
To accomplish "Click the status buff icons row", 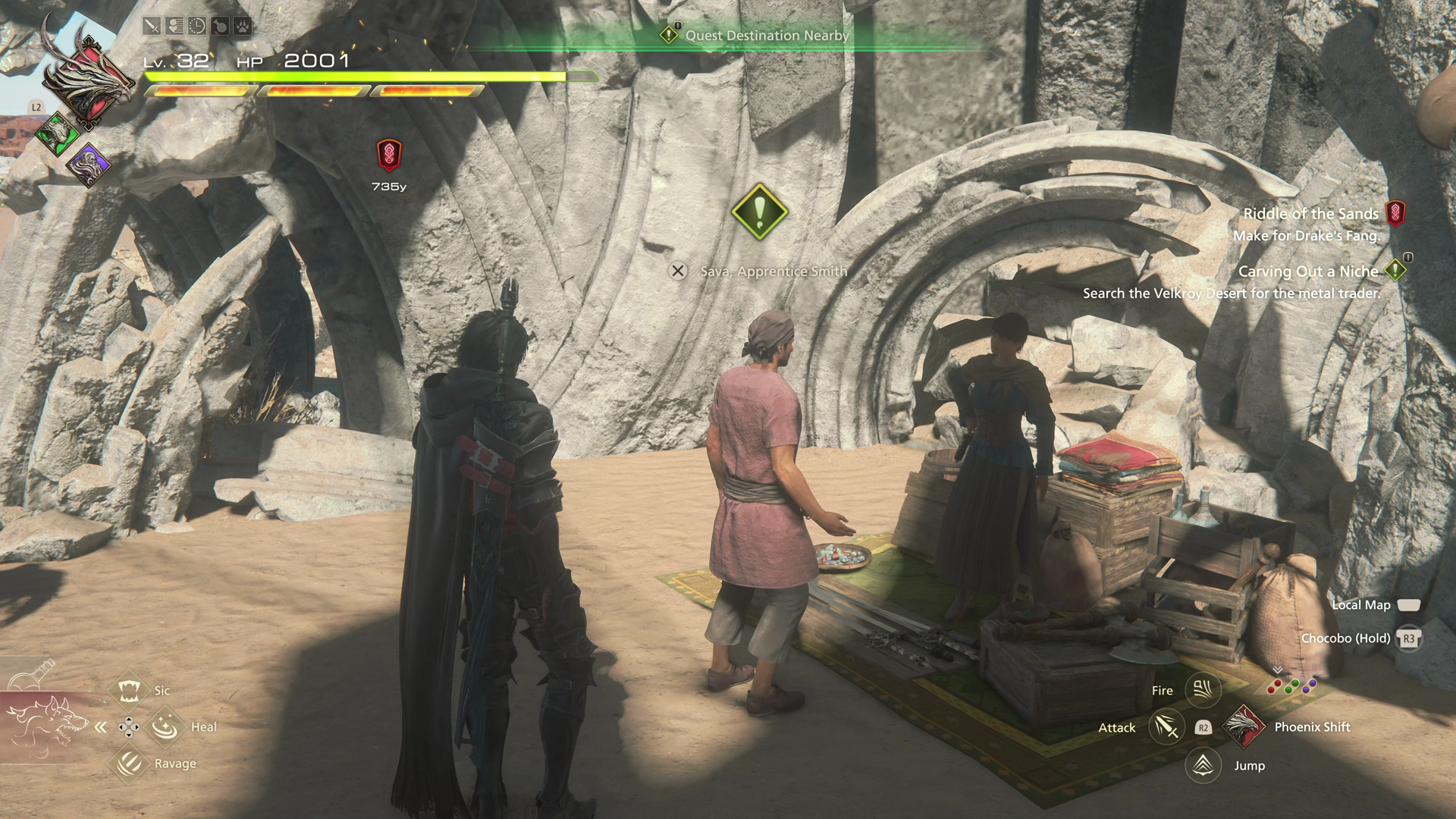I will [197, 27].
